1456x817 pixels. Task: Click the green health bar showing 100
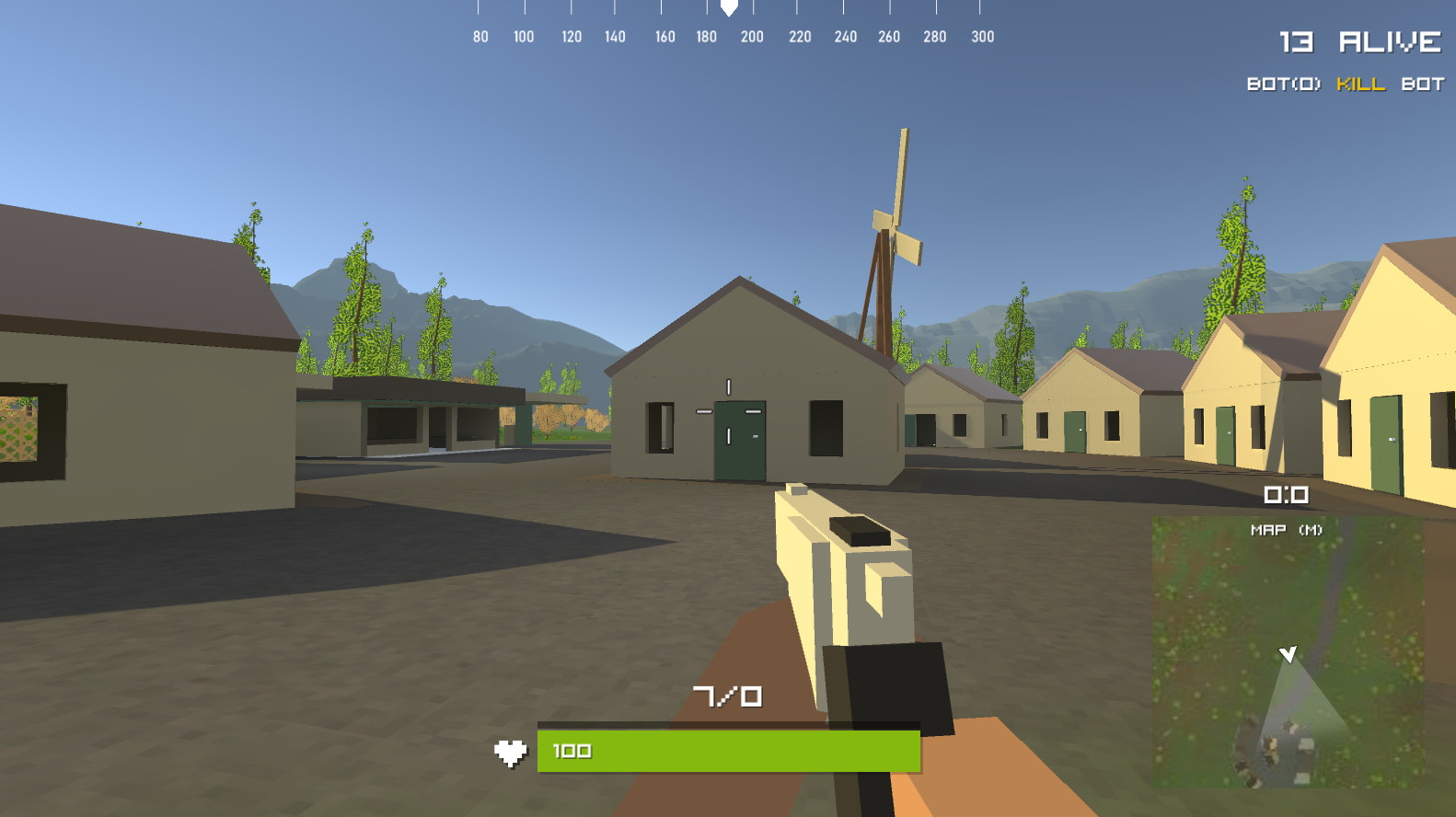point(727,751)
